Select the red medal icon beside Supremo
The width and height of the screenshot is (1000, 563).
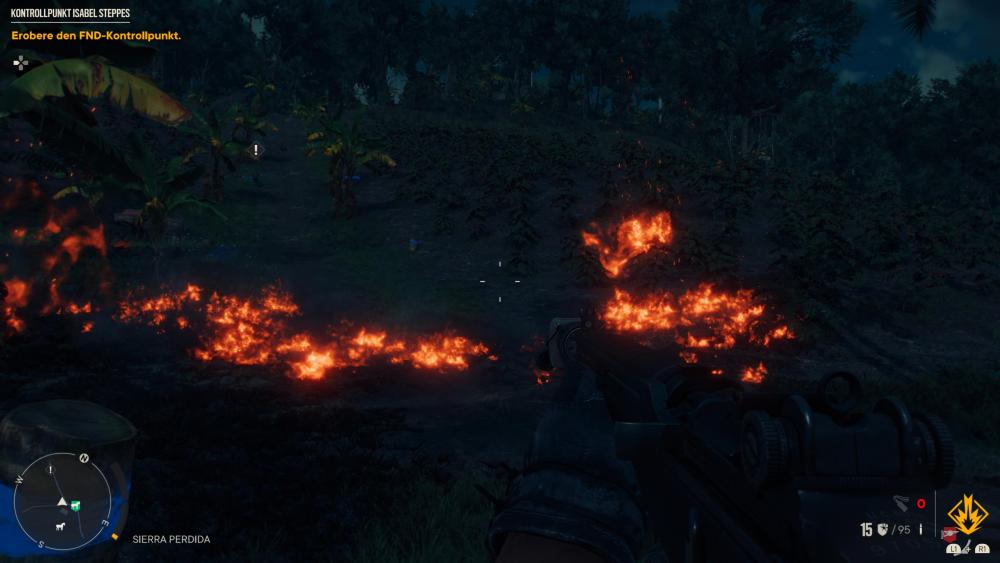(x=948, y=533)
